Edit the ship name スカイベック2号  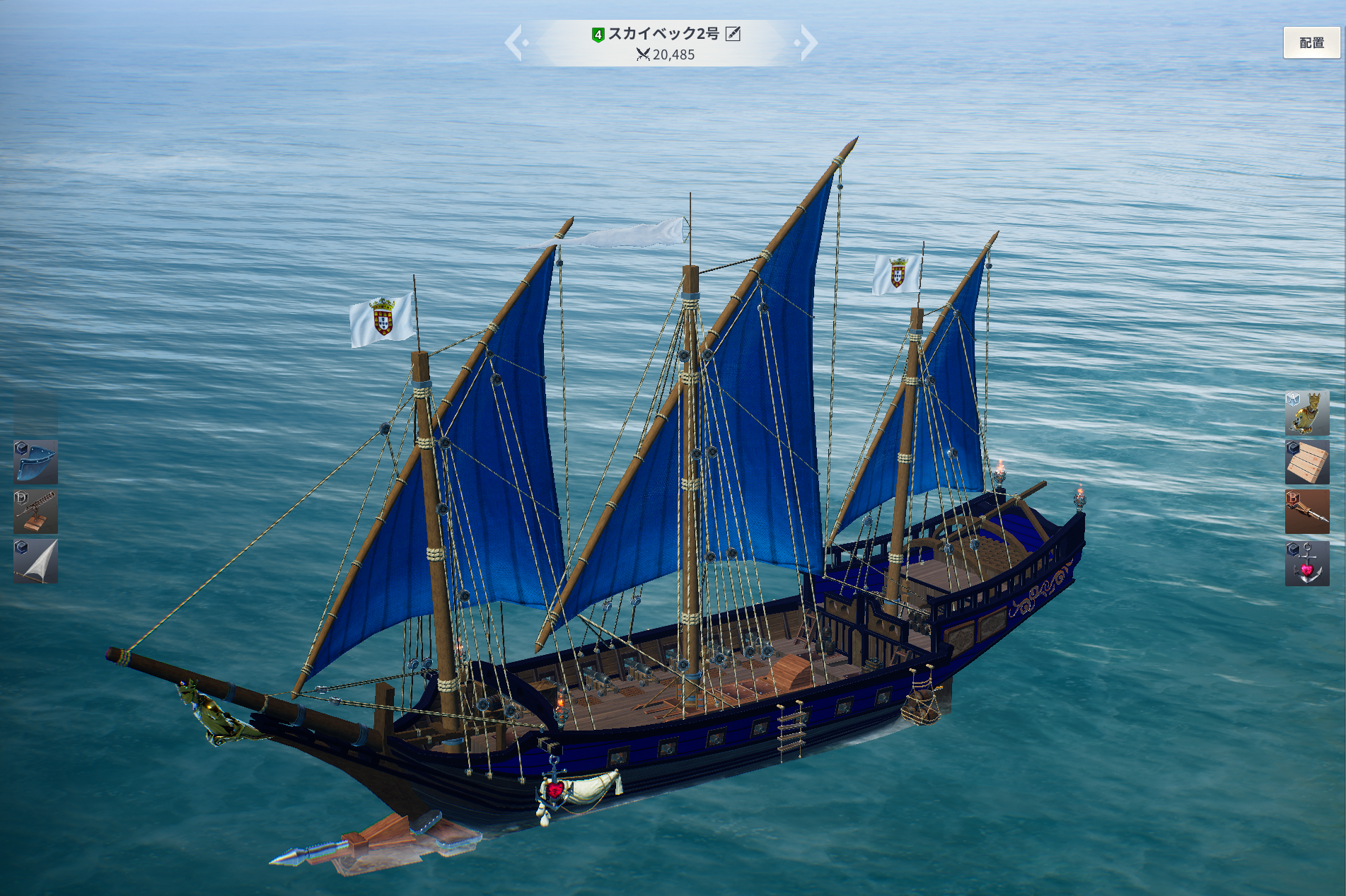(x=733, y=34)
